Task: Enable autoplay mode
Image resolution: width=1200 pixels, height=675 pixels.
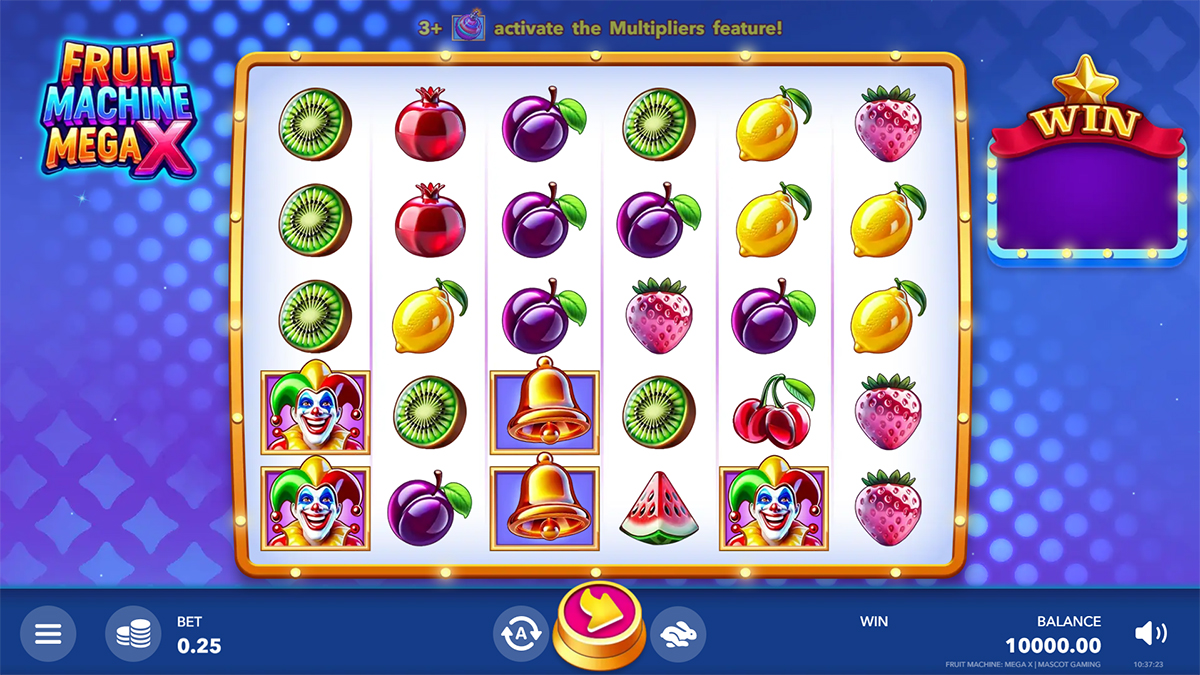Action: [x=520, y=633]
